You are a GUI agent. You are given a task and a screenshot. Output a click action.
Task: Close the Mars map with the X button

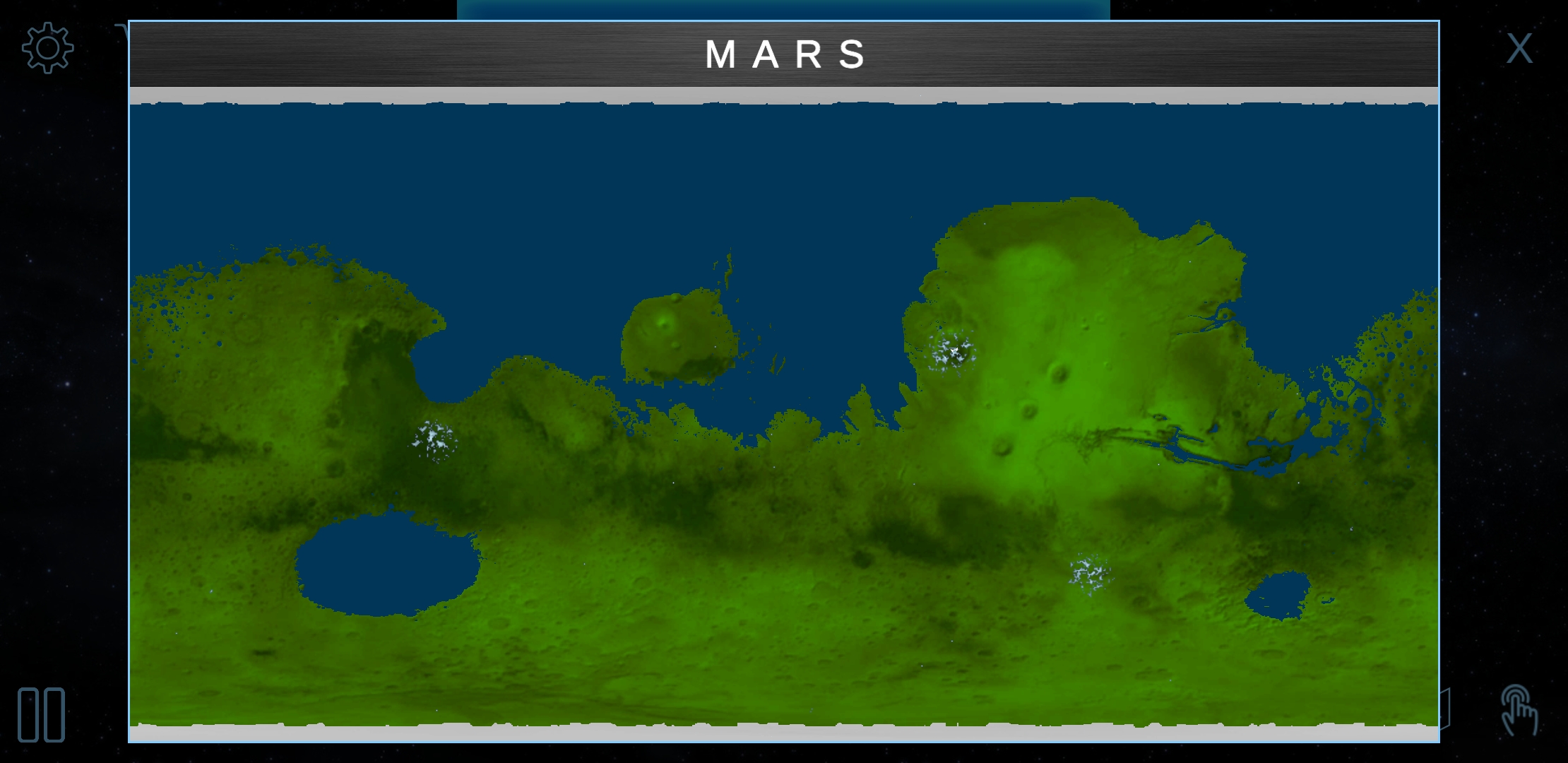coord(1519,47)
